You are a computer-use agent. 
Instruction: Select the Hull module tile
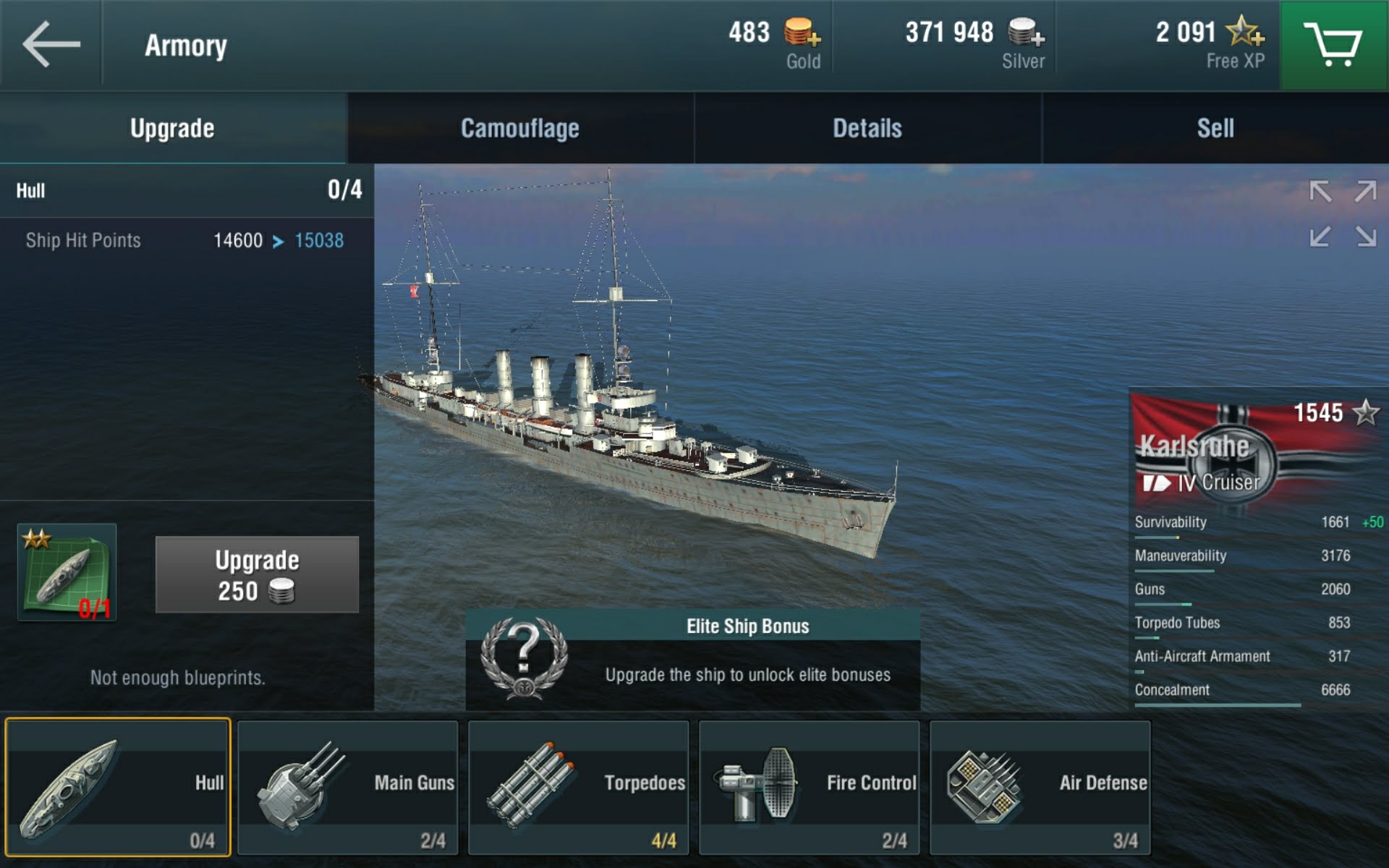(118, 788)
